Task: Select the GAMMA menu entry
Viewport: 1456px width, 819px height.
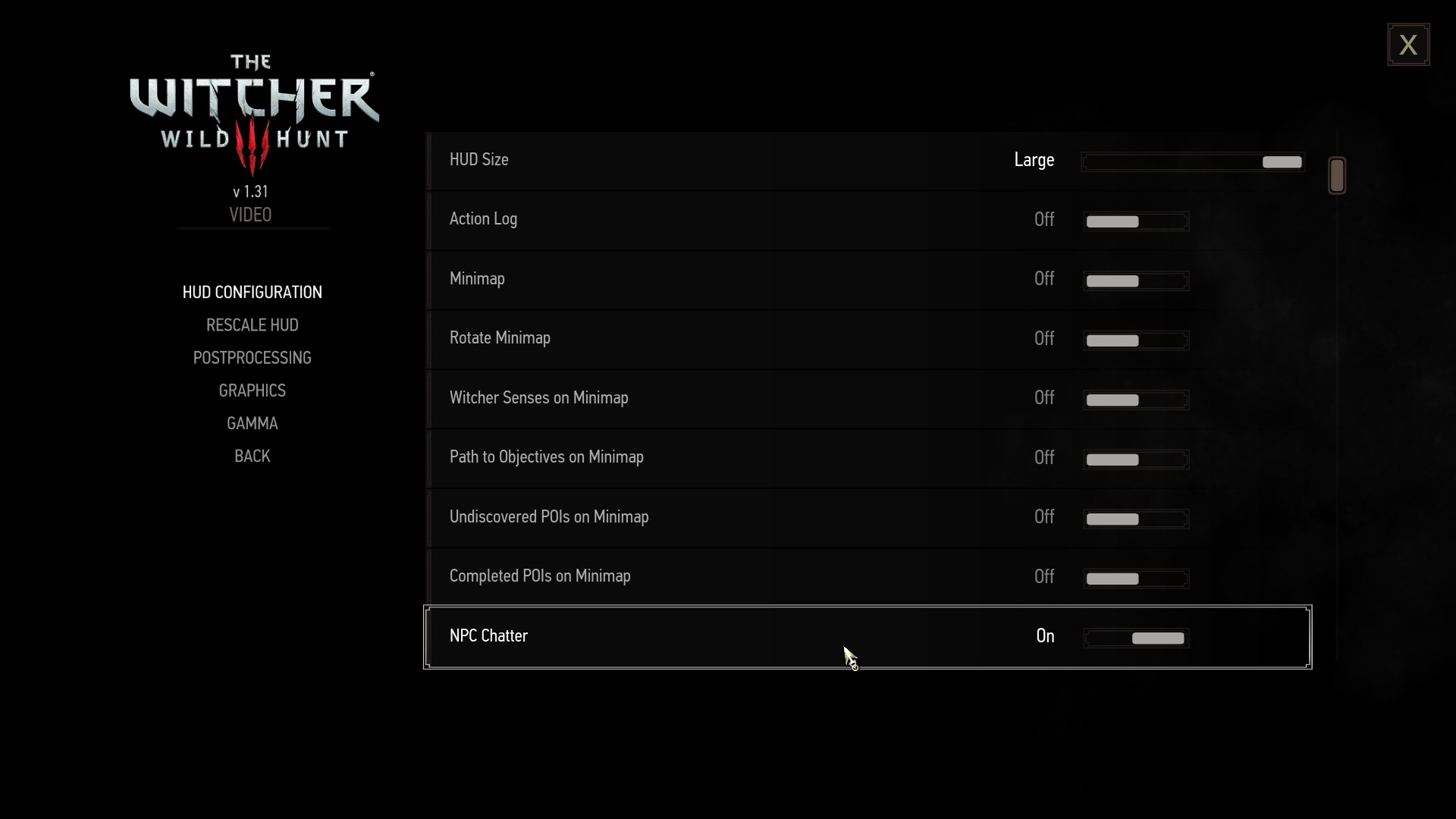Action: pyautogui.click(x=252, y=422)
